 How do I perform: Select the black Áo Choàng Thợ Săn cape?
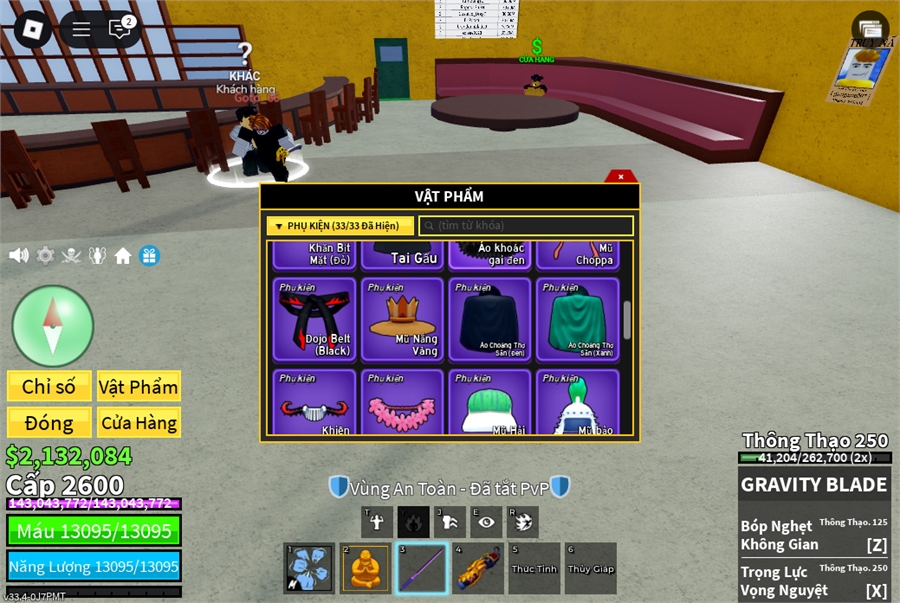click(x=490, y=319)
